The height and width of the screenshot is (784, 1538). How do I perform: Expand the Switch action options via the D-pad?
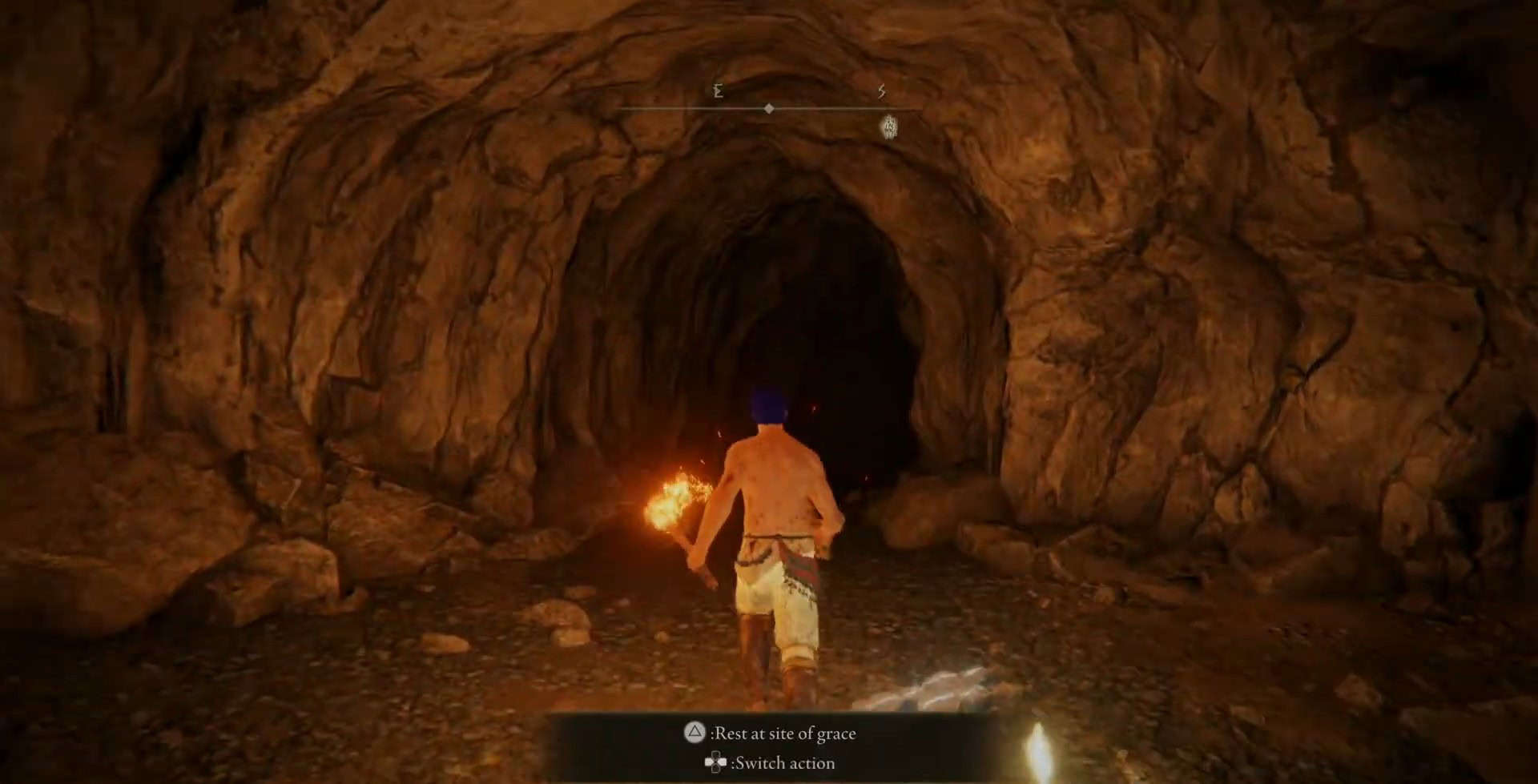click(714, 763)
